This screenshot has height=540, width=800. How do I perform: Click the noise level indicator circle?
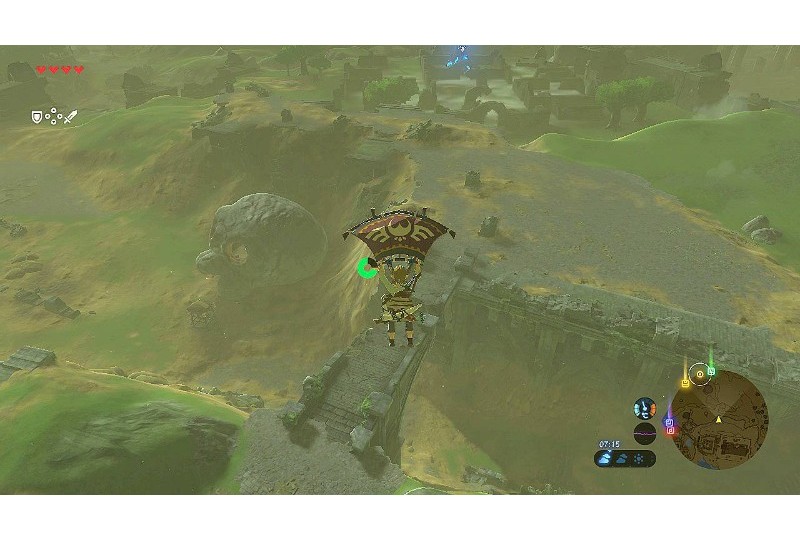(x=645, y=431)
